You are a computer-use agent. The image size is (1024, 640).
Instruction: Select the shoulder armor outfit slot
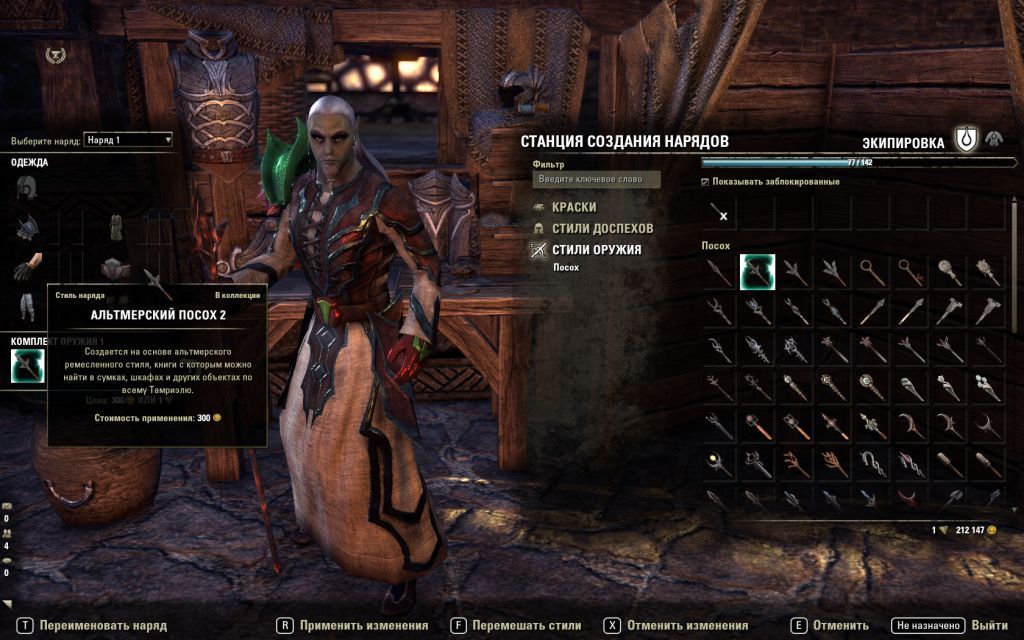click(26, 229)
